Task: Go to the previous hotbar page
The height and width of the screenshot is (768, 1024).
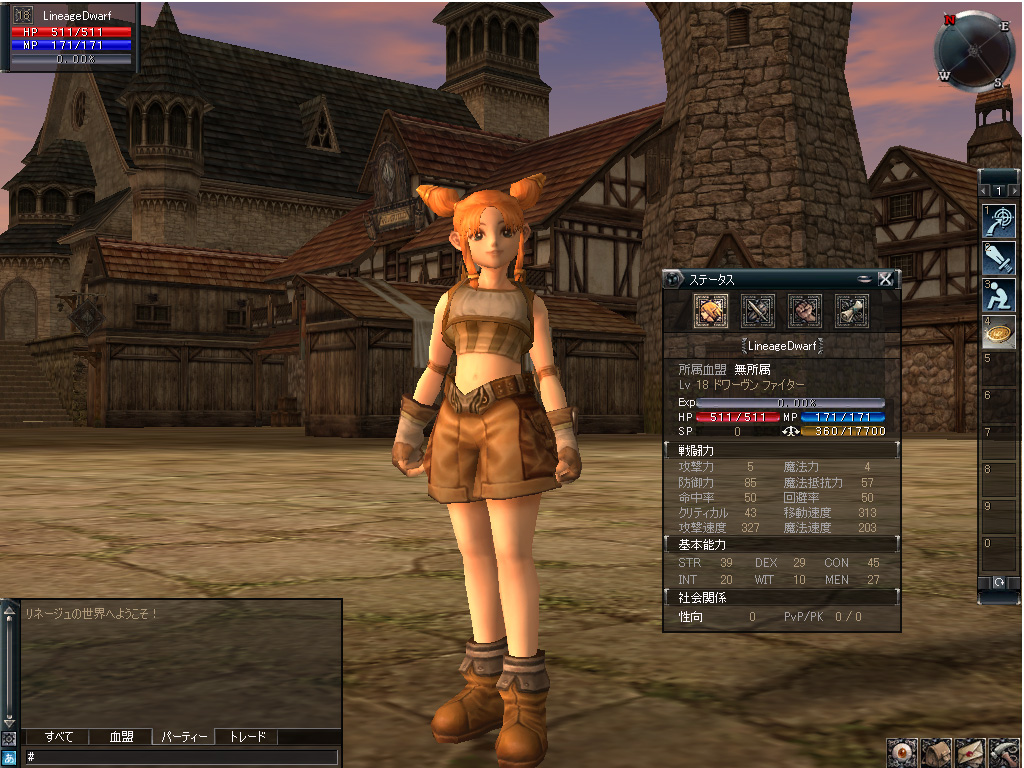Action: [x=984, y=190]
